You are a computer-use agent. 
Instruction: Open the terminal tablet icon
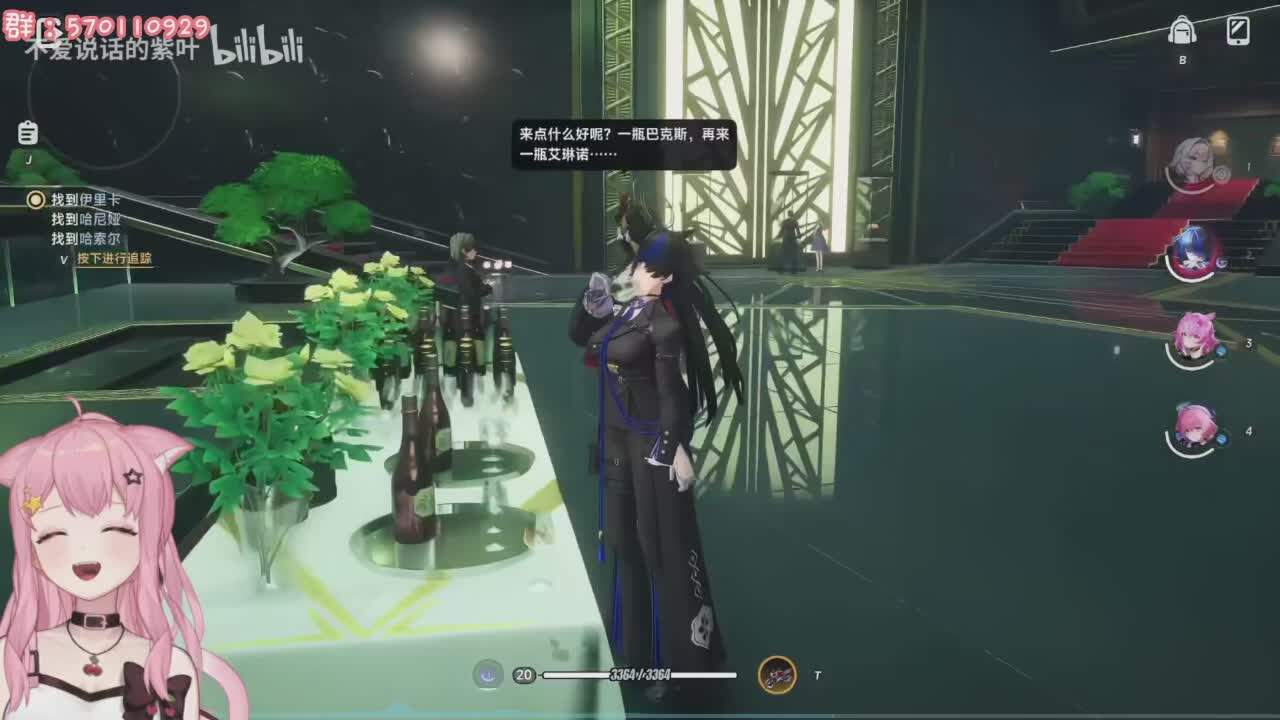pyautogui.click(x=1238, y=31)
